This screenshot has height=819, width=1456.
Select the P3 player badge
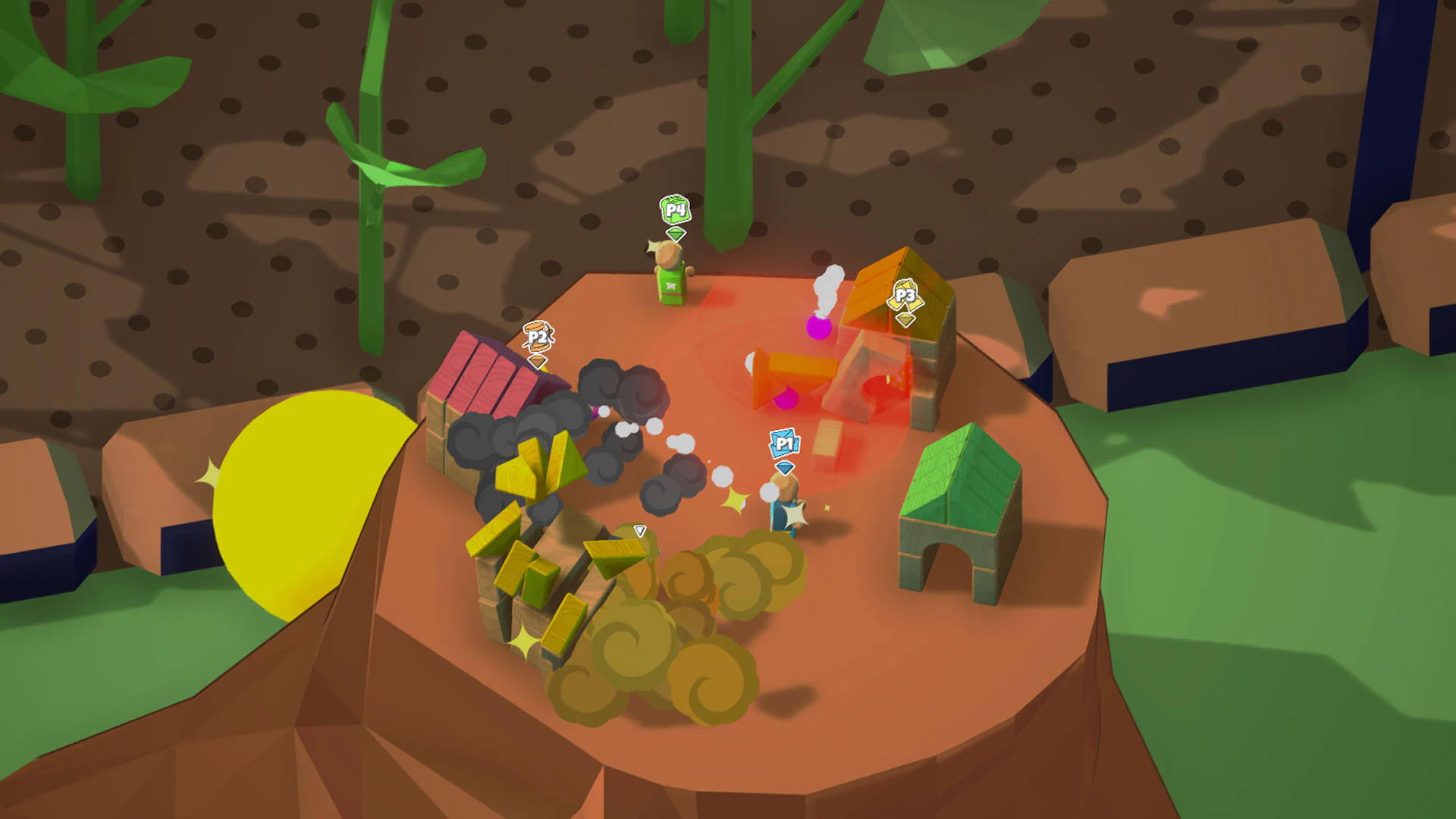tap(905, 296)
